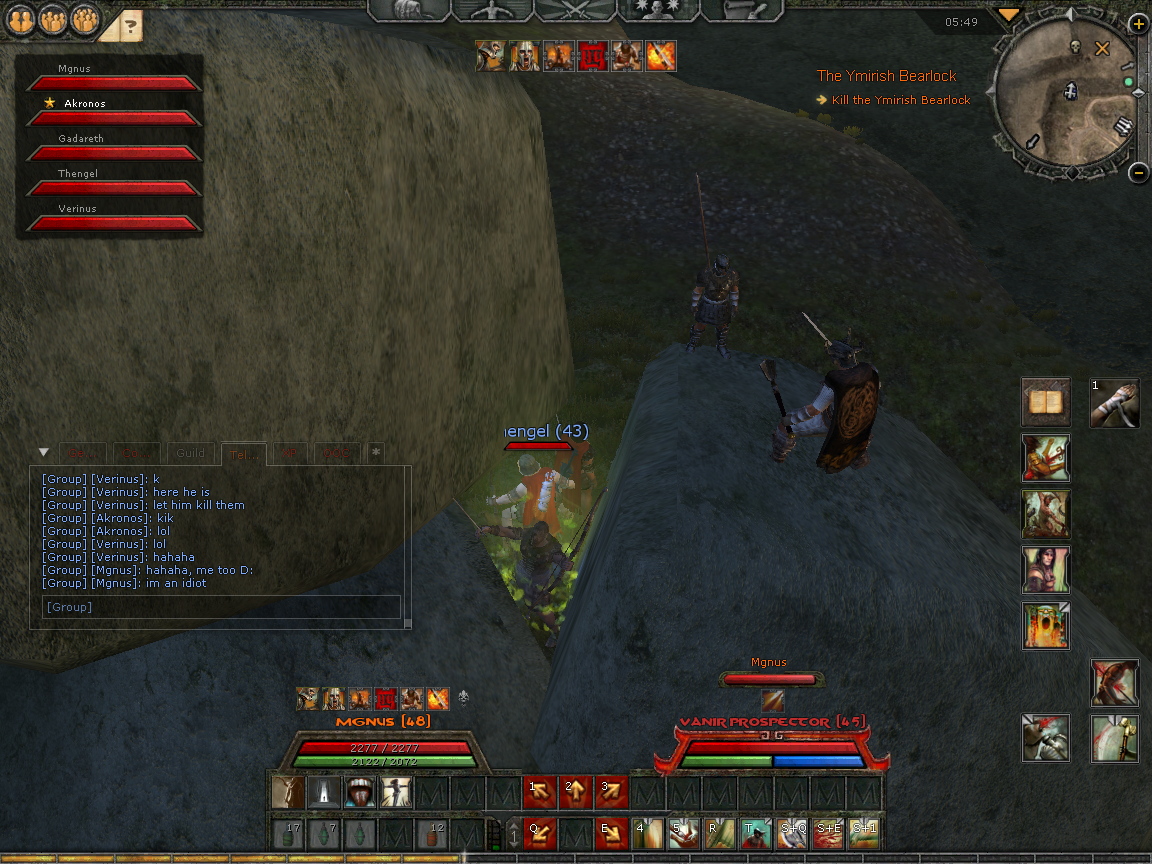Activate the upper-left attack arrow labeled 1

pyautogui.click(x=541, y=793)
